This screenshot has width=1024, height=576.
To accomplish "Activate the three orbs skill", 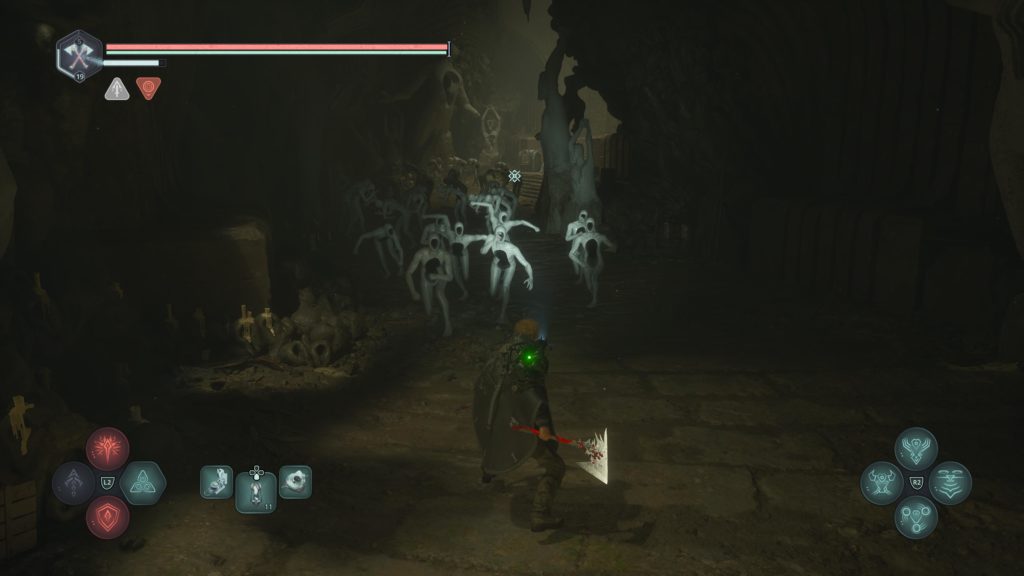I will pyautogui.click(x=916, y=517).
